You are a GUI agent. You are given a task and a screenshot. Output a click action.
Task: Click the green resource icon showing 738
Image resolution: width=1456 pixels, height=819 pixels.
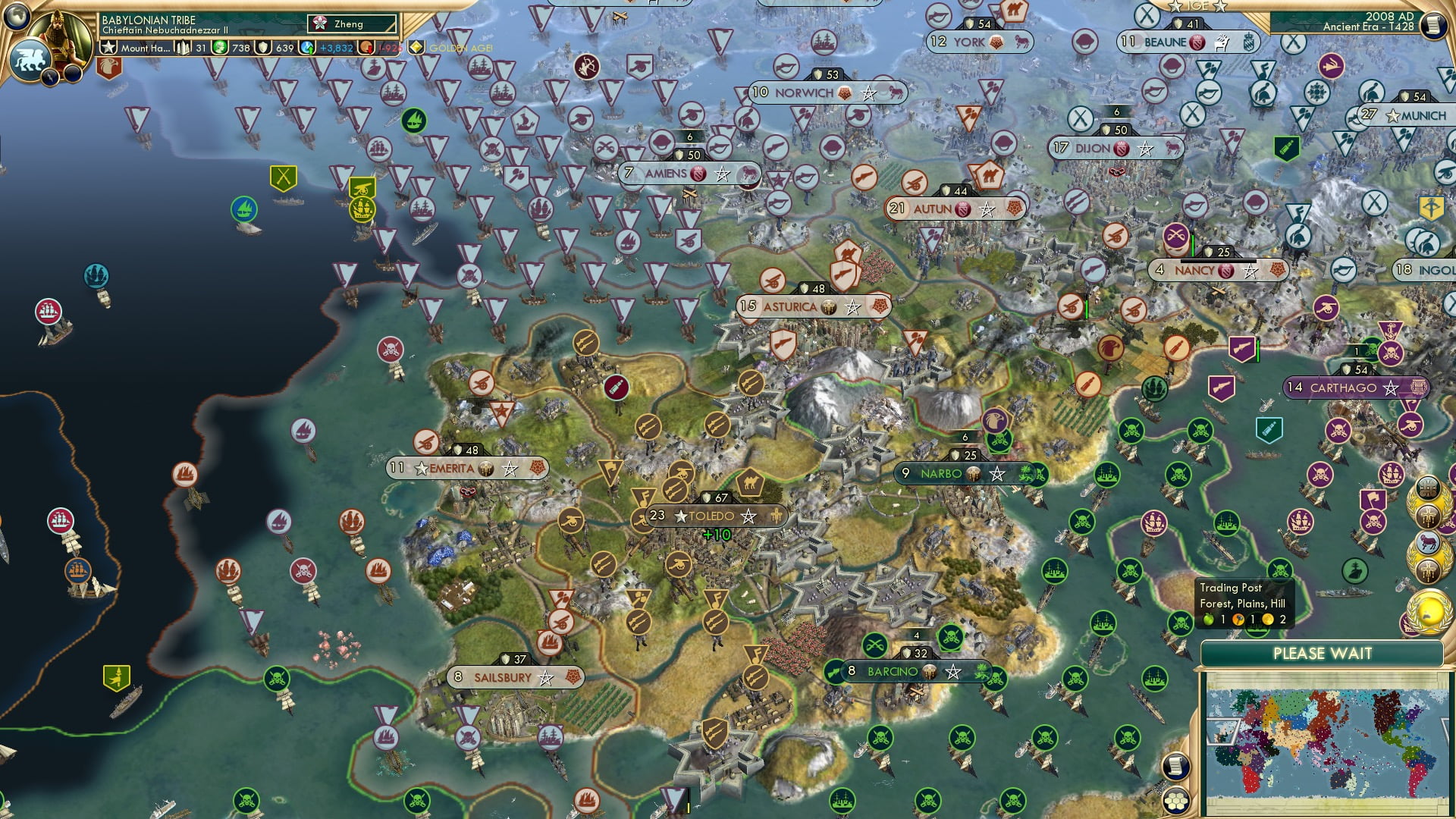tap(218, 48)
